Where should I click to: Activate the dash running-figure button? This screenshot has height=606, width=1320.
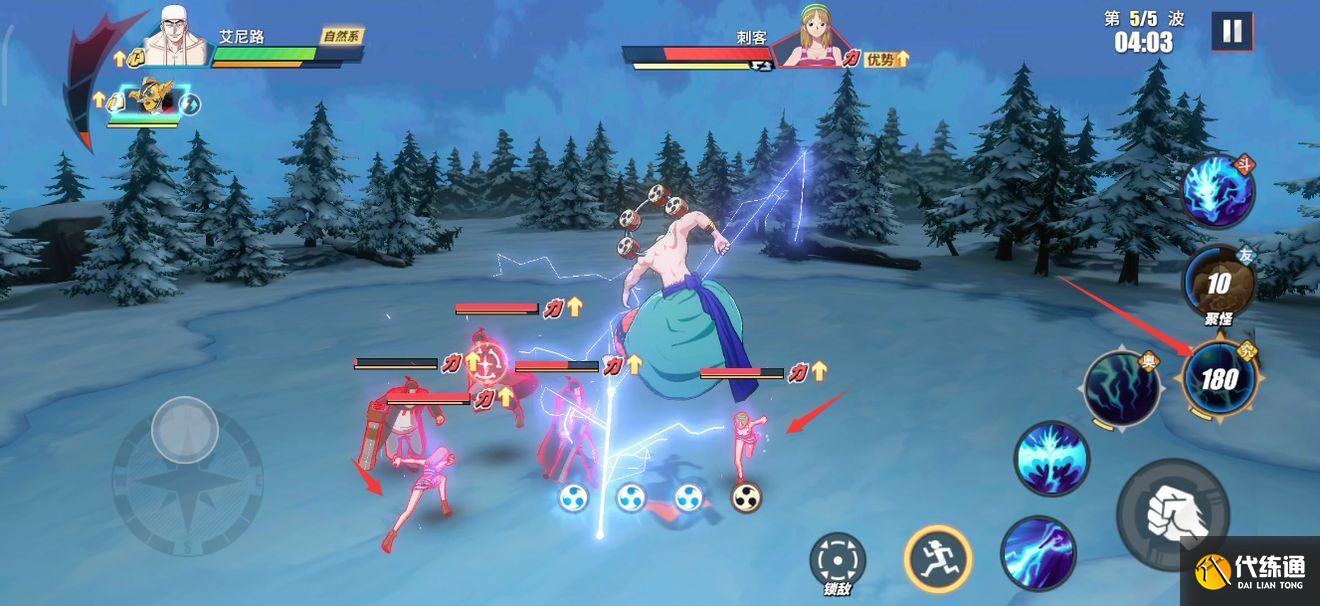pos(937,558)
